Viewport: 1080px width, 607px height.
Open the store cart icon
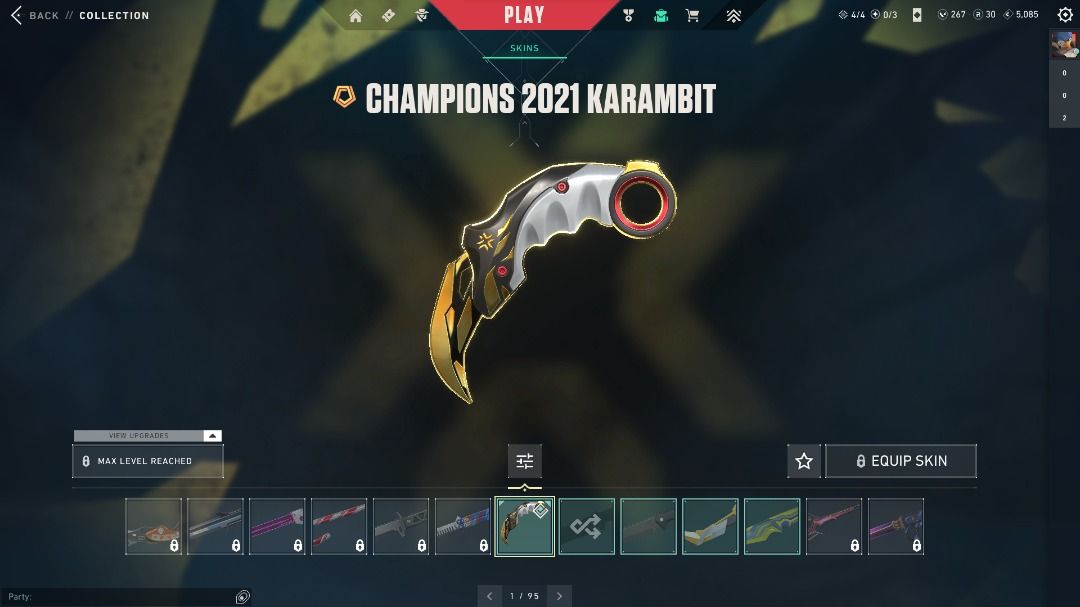point(692,16)
